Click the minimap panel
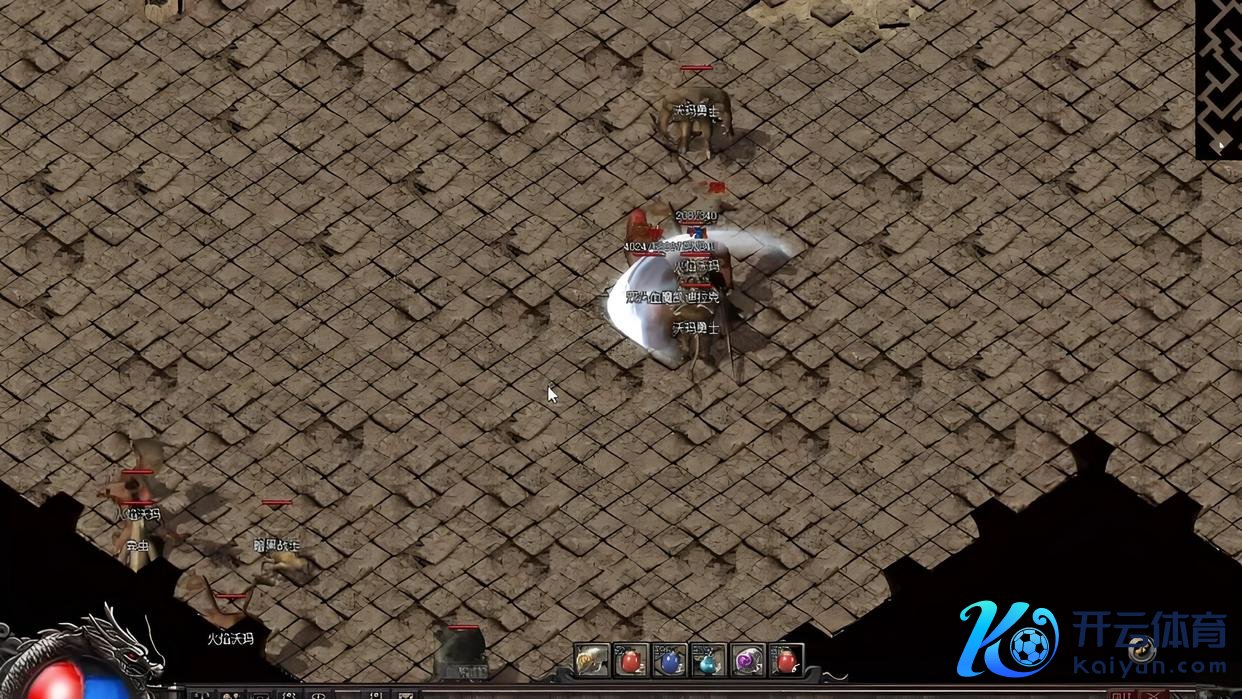 pyautogui.click(x=1218, y=78)
